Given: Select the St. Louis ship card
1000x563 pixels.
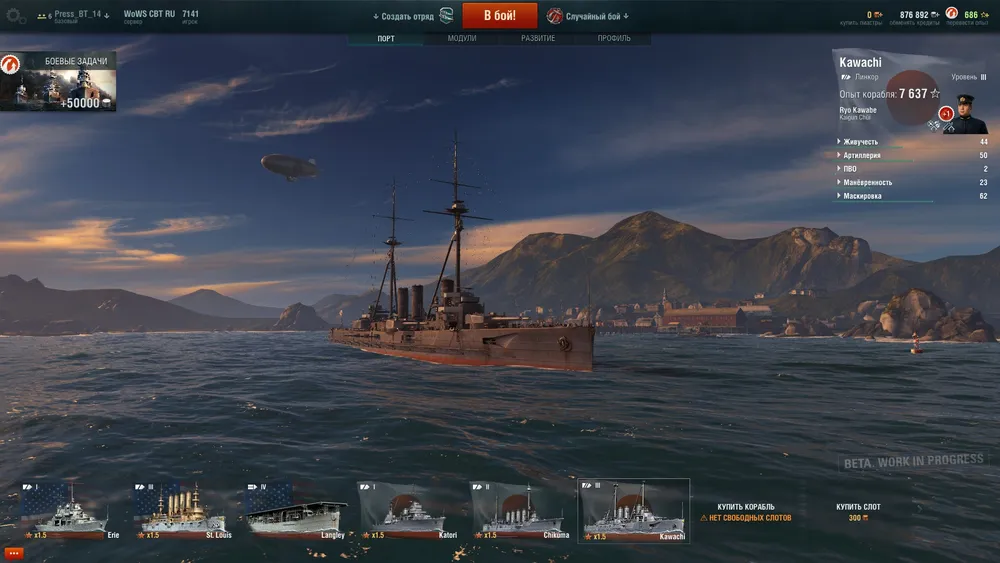Looking at the screenshot, I should [x=178, y=511].
